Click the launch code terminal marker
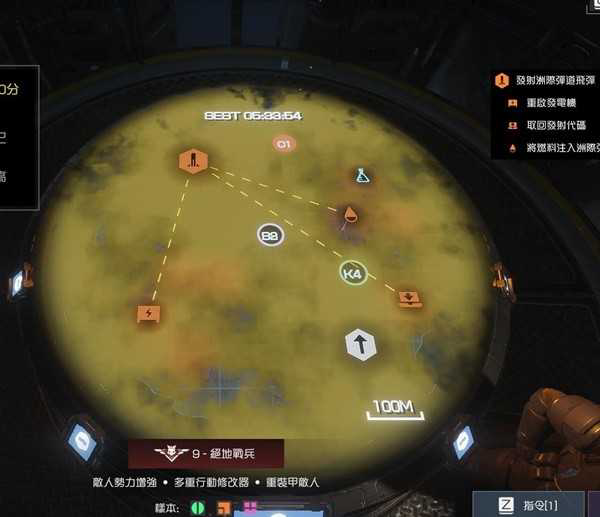The image size is (600, 517). tap(408, 298)
